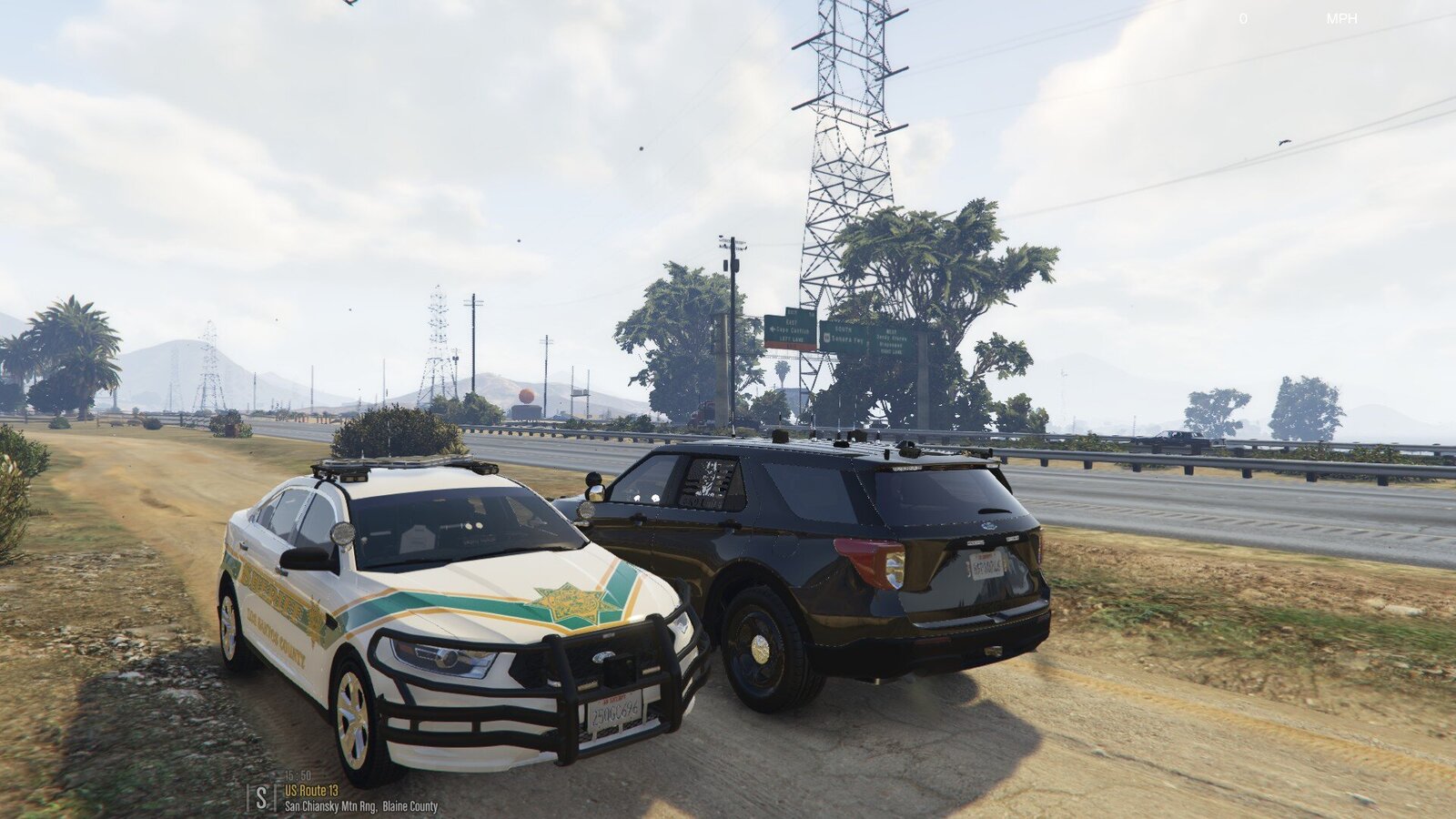Click the Blaine County label text

pos(411,805)
